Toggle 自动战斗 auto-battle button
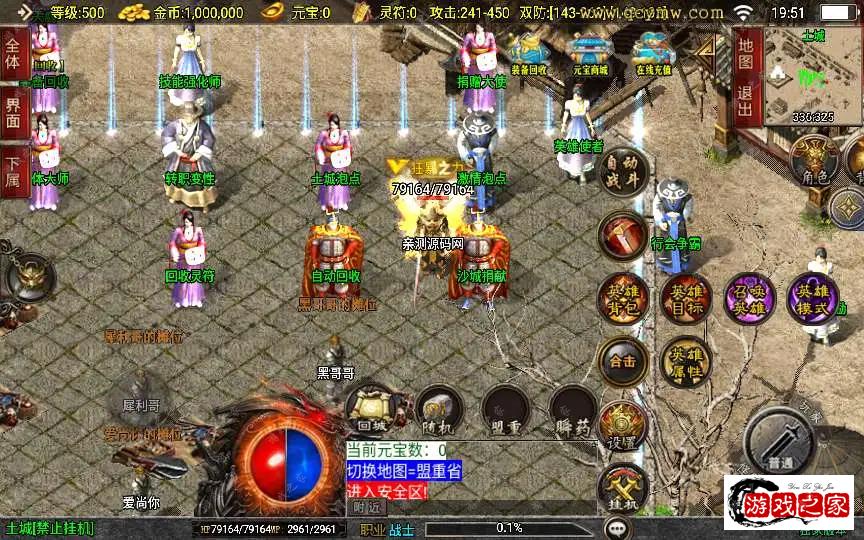Screen dimensions: 864x540 click(x=623, y=172)
